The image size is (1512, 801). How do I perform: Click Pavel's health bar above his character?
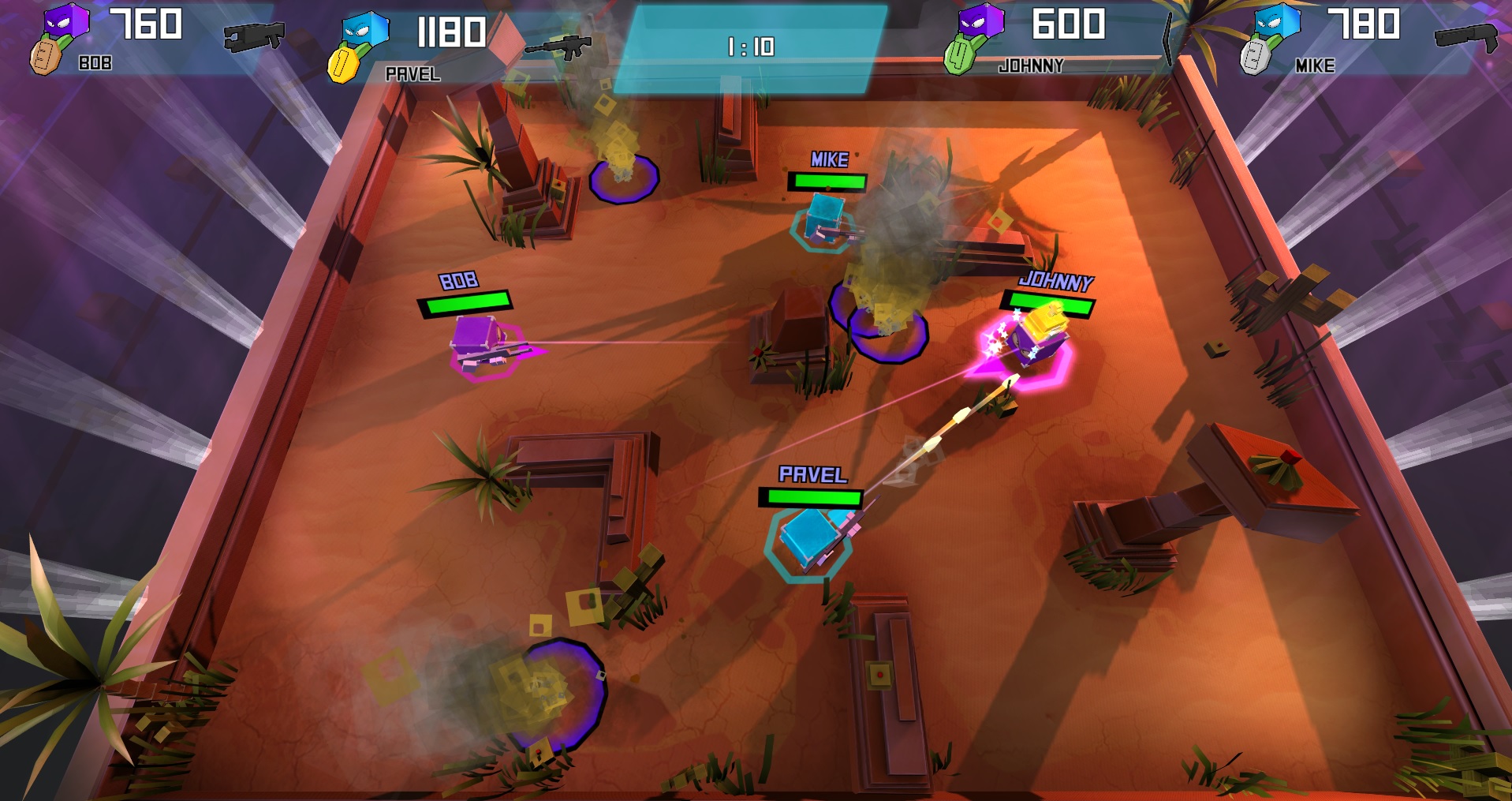[x=812, y=498]
